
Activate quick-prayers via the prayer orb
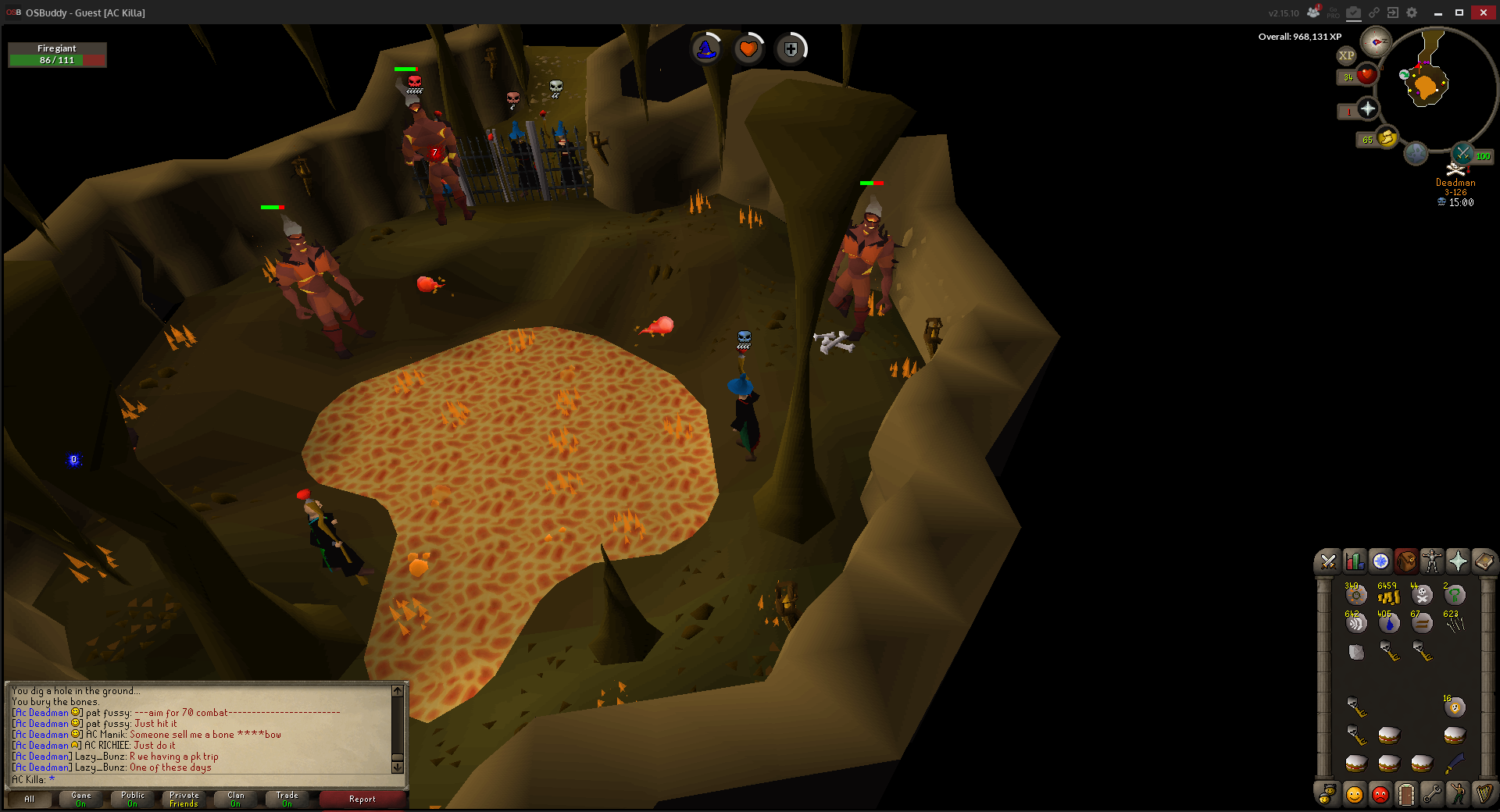pos(1367,109)
